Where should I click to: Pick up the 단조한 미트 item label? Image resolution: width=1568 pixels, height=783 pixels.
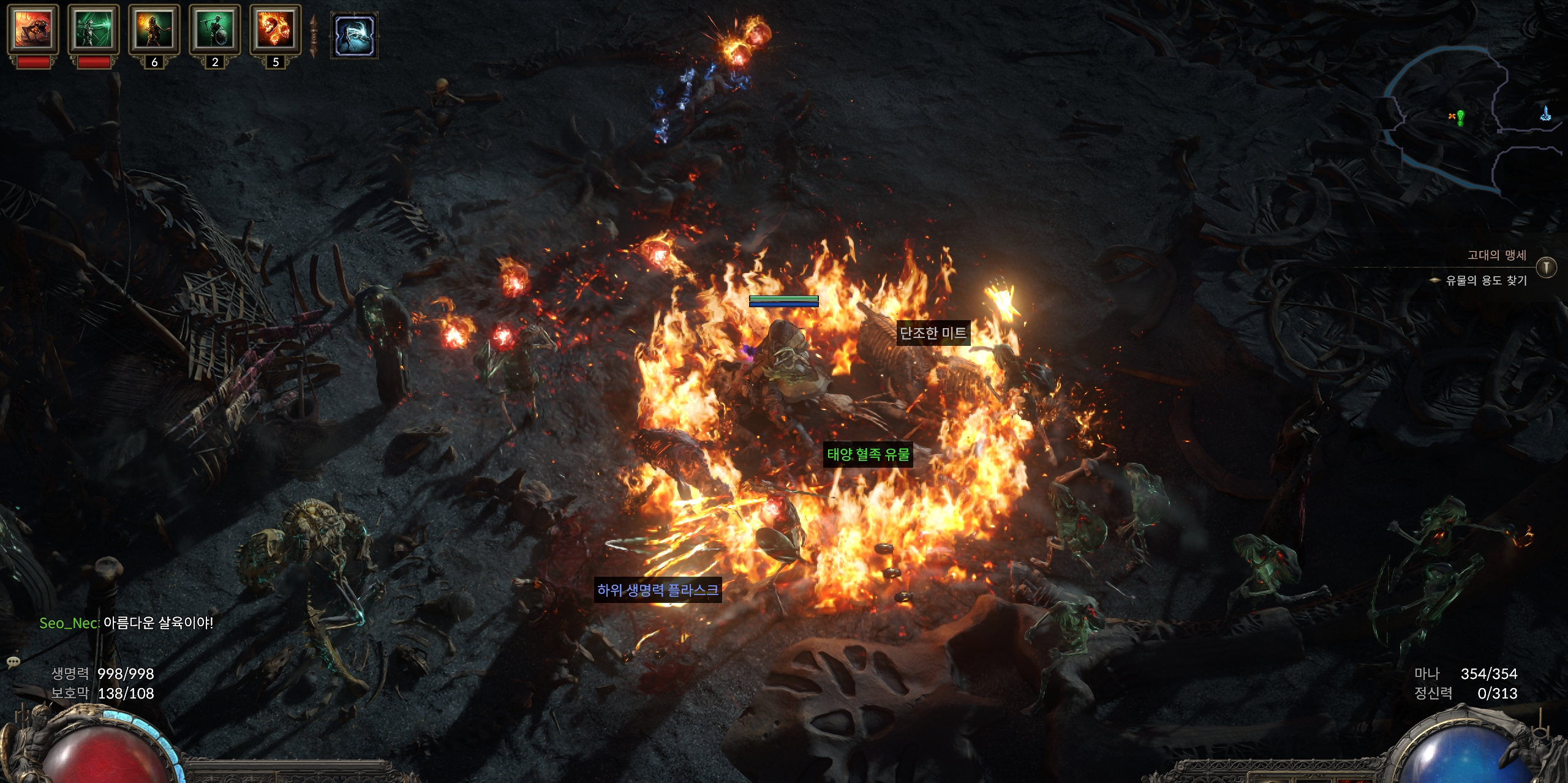tap(933, 333)
